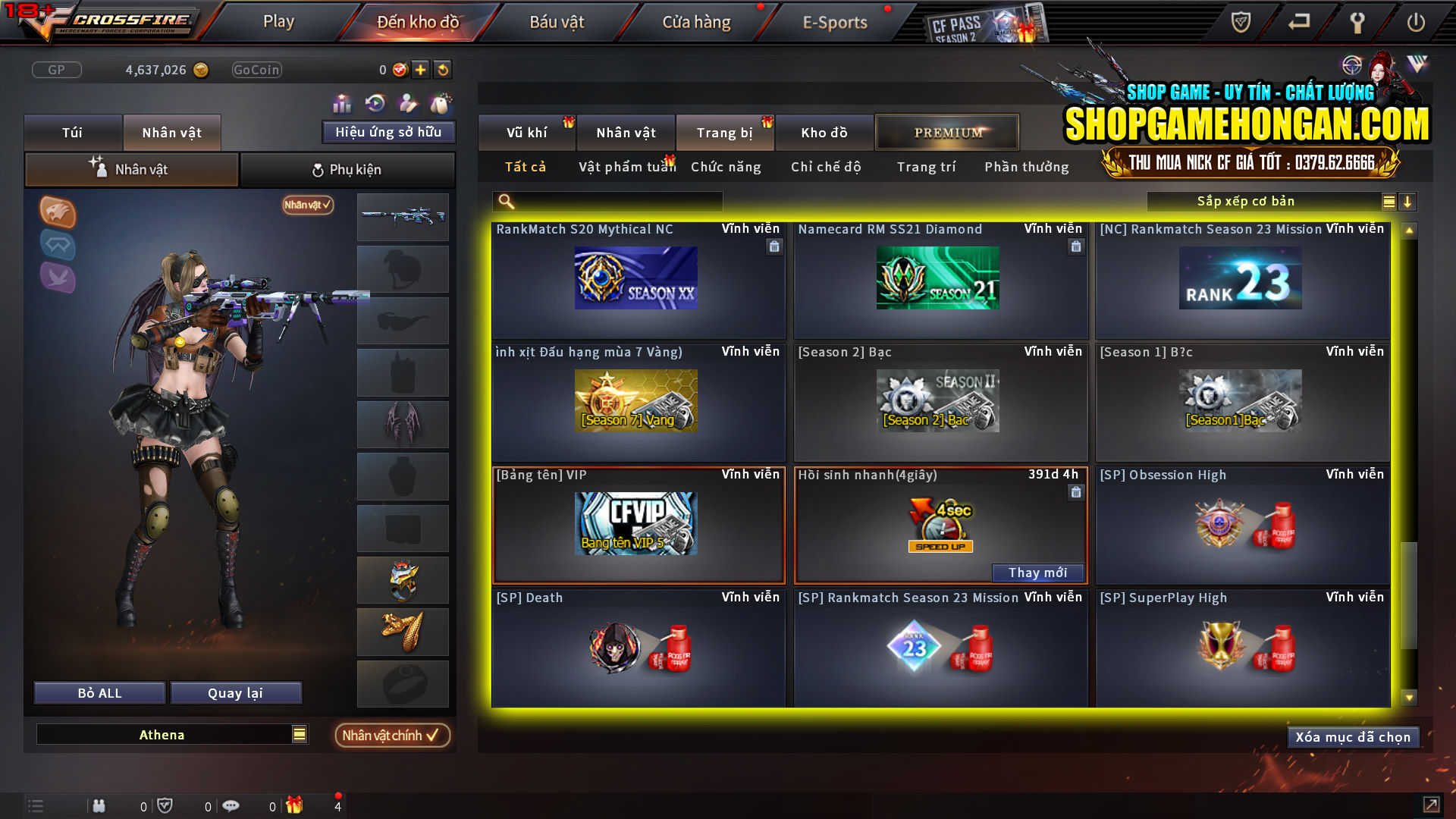The width and height of the screenshot is (1456, 819).
Task: Toggle Nhân vật chính selection button
Action: [x=392, y=735]
